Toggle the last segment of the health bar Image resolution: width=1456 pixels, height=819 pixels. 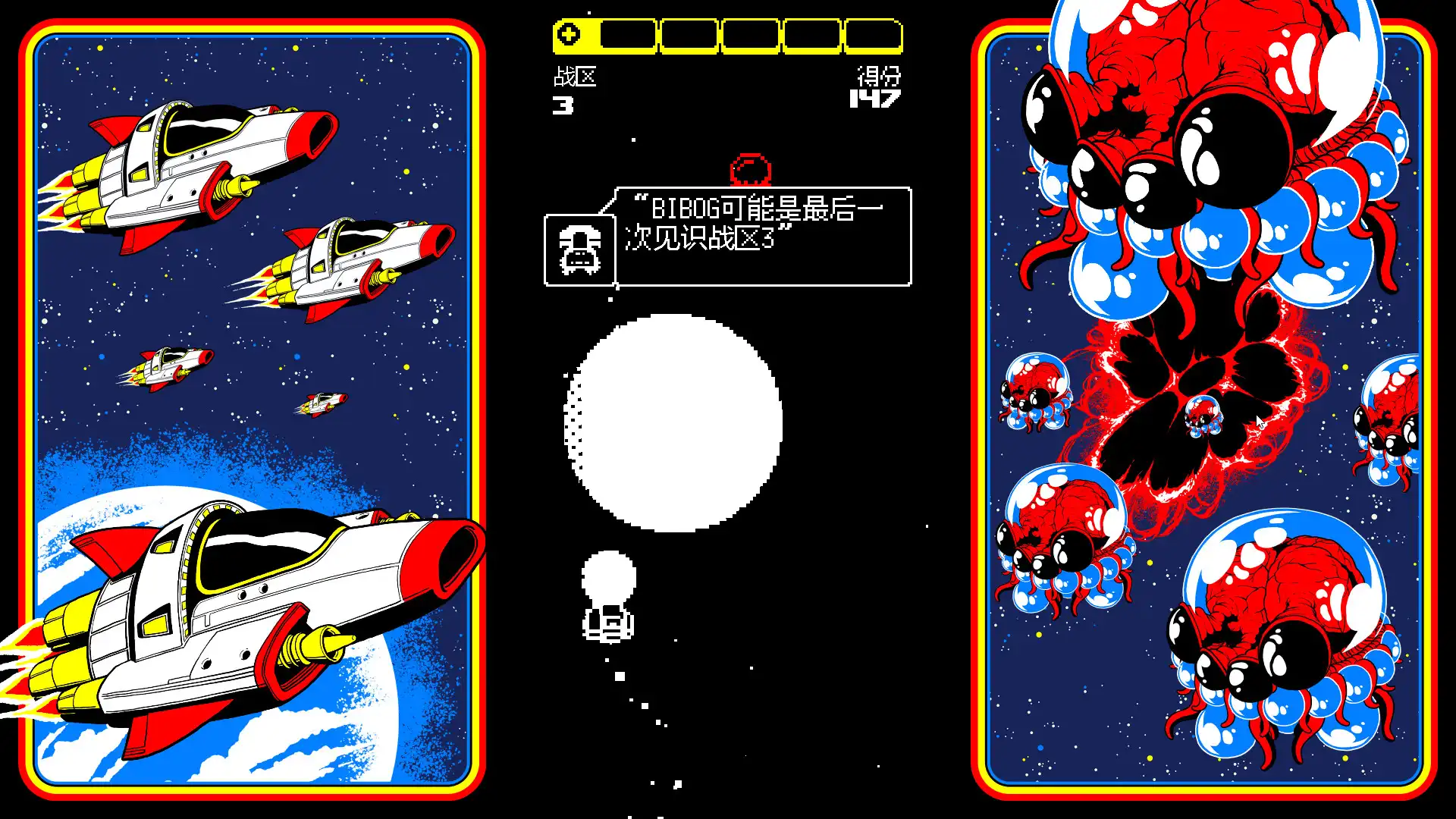click(872, 35)
